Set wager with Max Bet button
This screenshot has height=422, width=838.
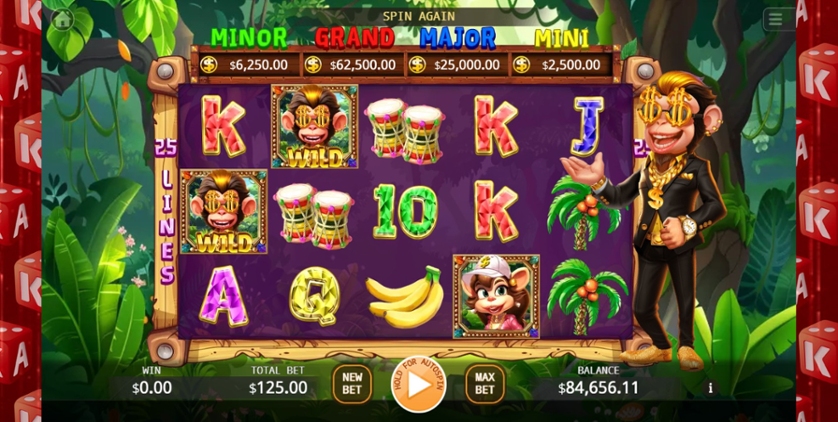coord(484,384)
